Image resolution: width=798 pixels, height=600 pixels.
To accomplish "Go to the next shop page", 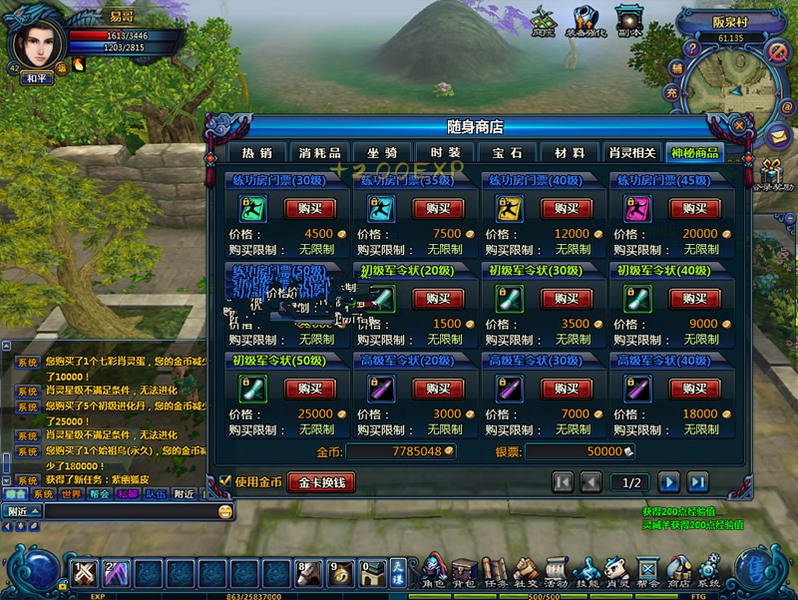I will [669, 482].
